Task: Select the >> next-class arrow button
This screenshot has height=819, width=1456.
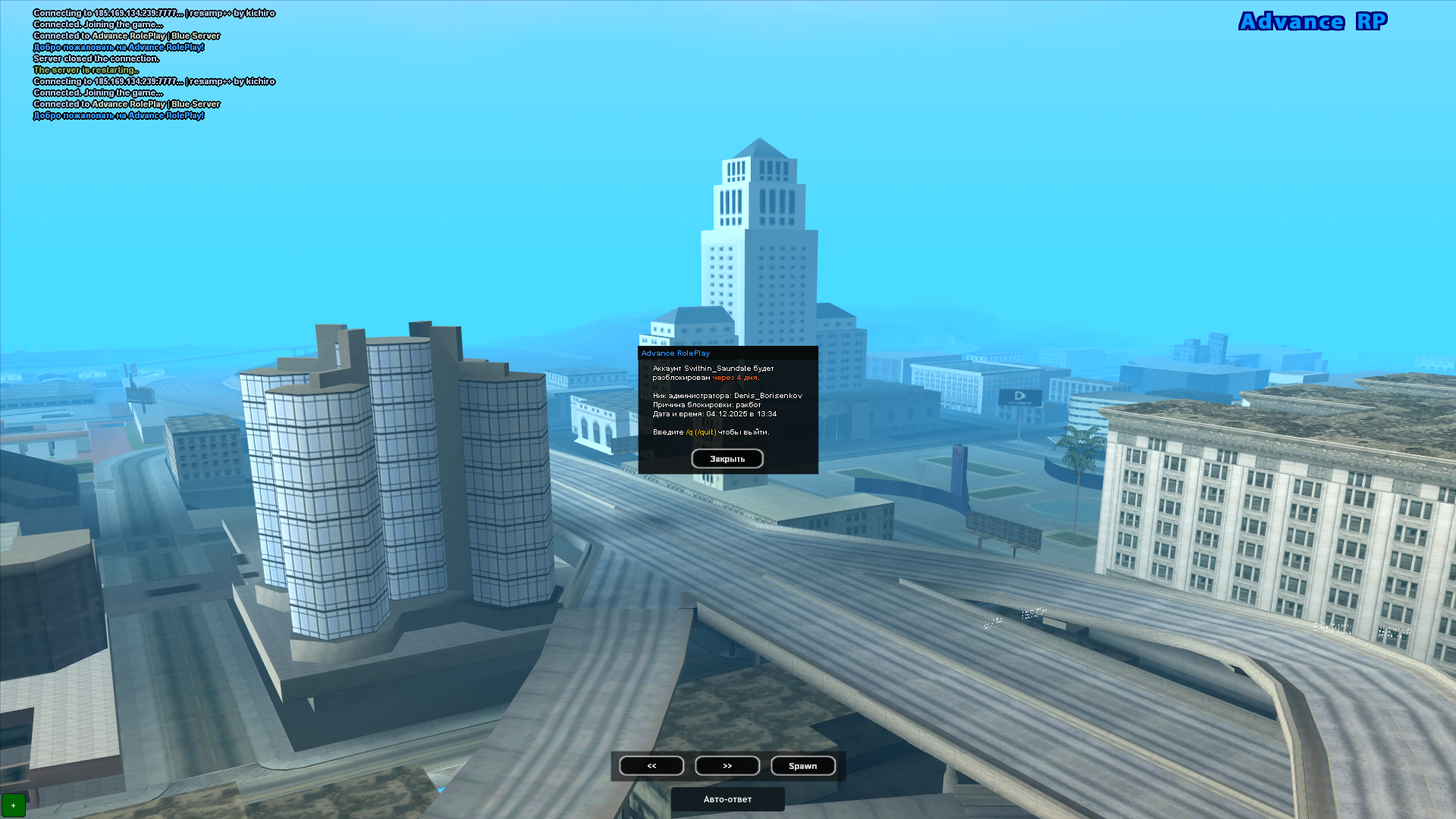Action: pyautogui.click(x=727, y=765)
